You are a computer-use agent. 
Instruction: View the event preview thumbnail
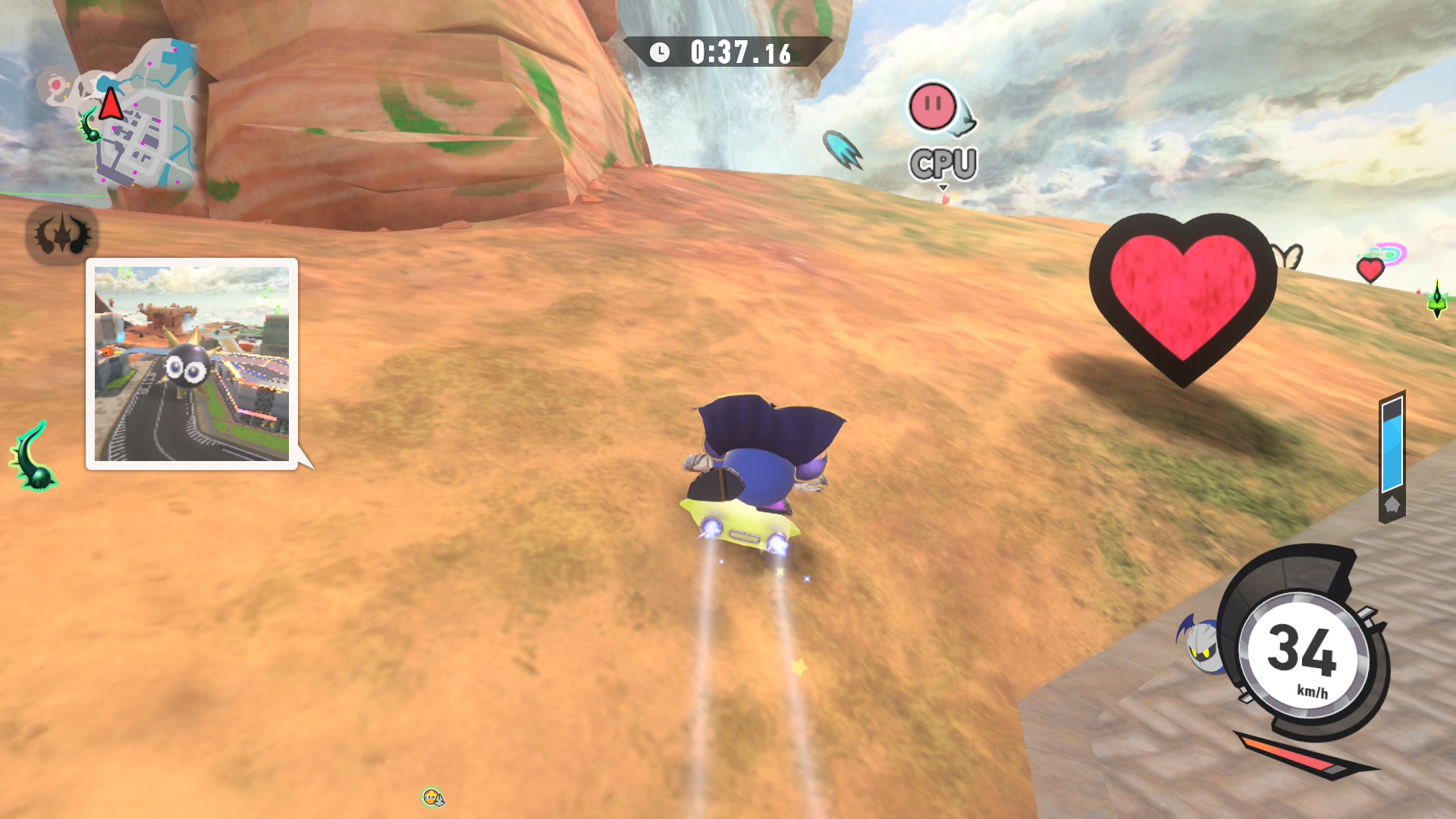192,364
